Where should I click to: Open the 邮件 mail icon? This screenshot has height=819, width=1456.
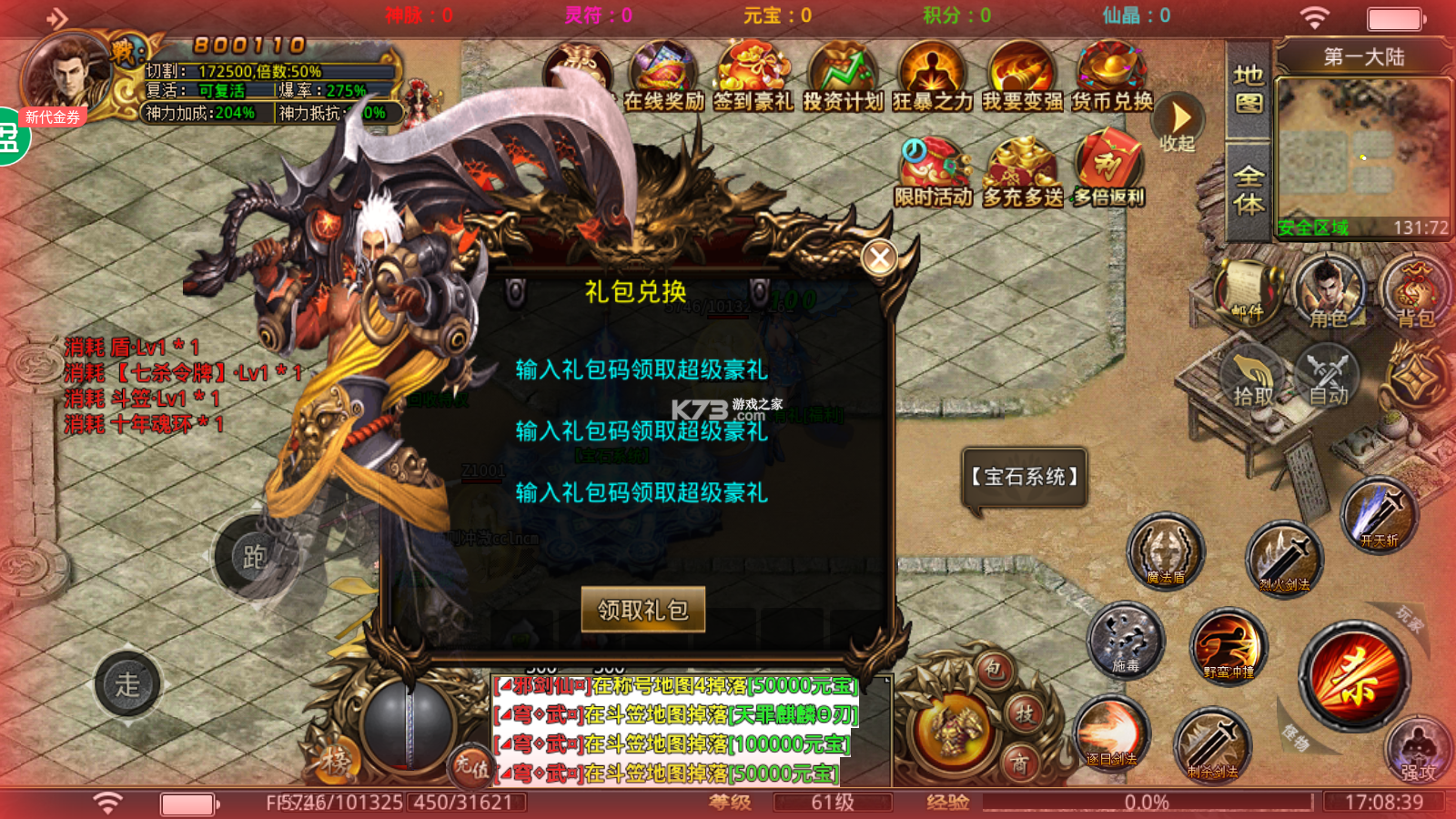(x=1247, y=291)
